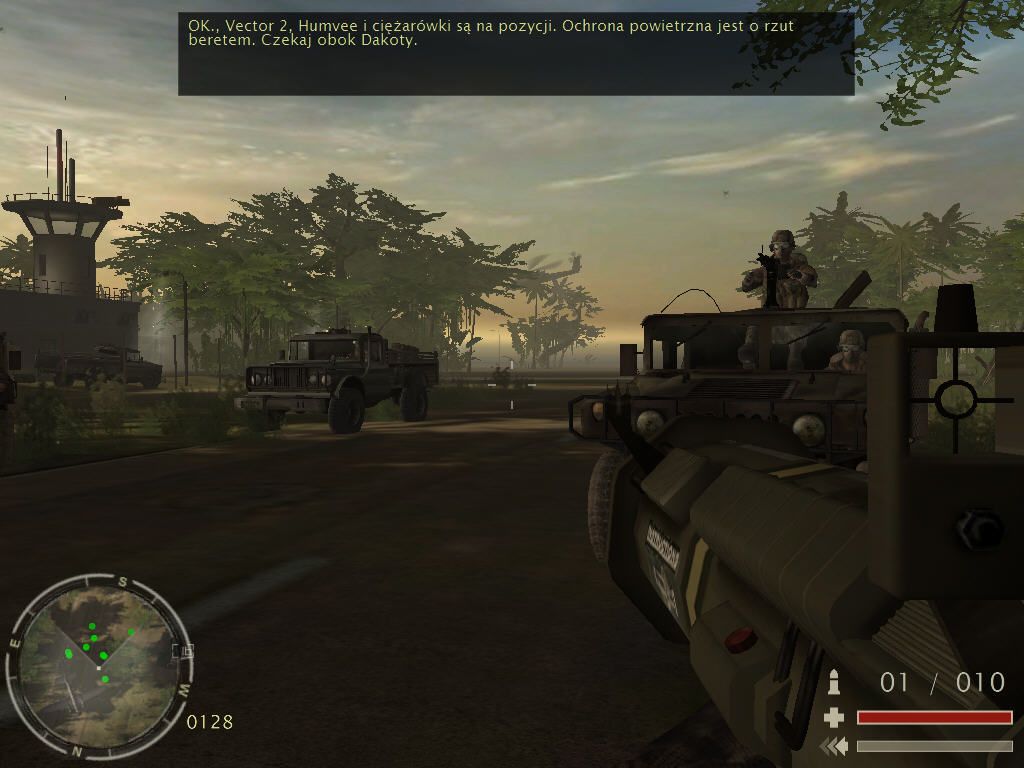Select the rocket ammo icon

(x=833, y=682)
